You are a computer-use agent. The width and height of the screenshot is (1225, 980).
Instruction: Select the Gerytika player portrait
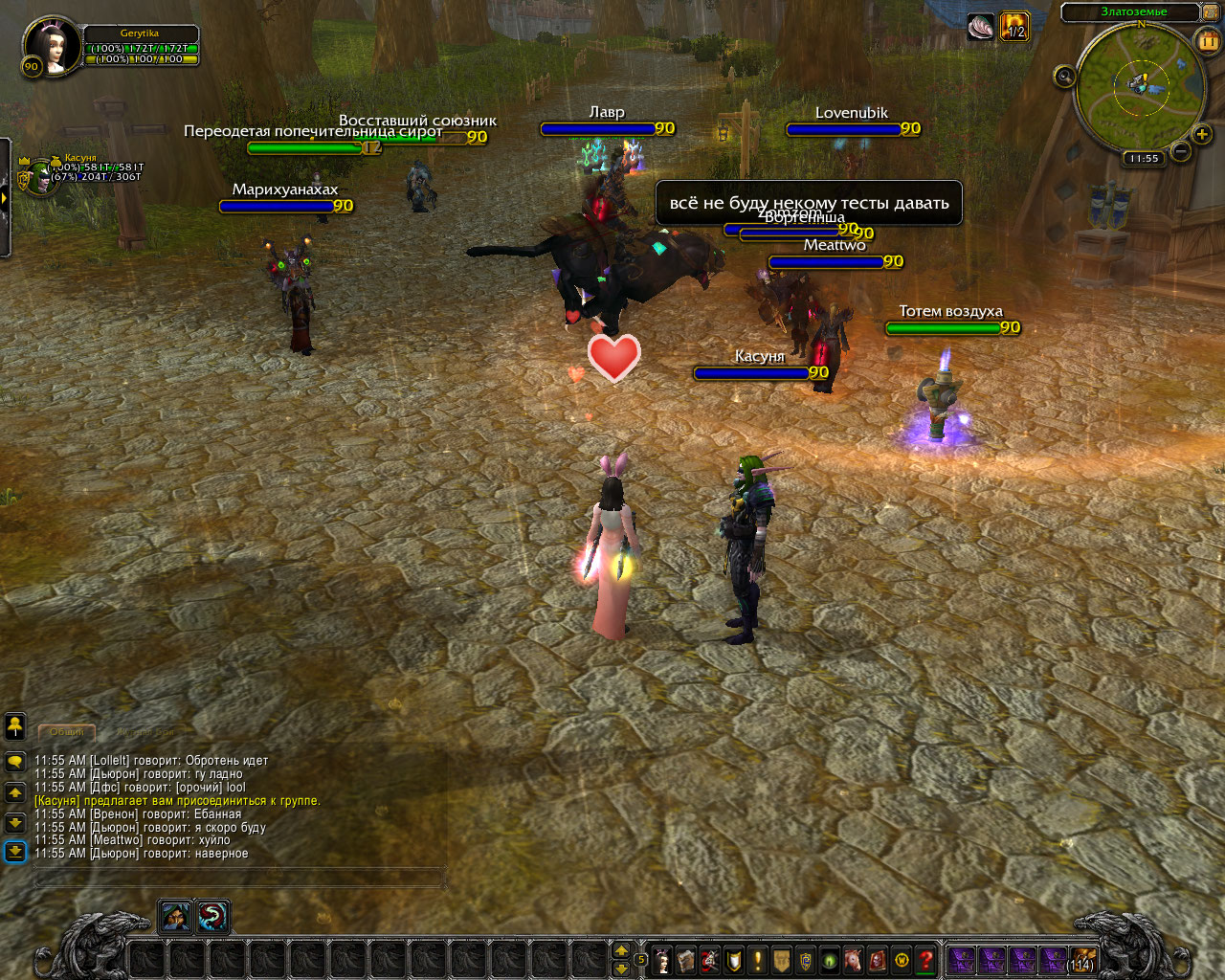51,46
